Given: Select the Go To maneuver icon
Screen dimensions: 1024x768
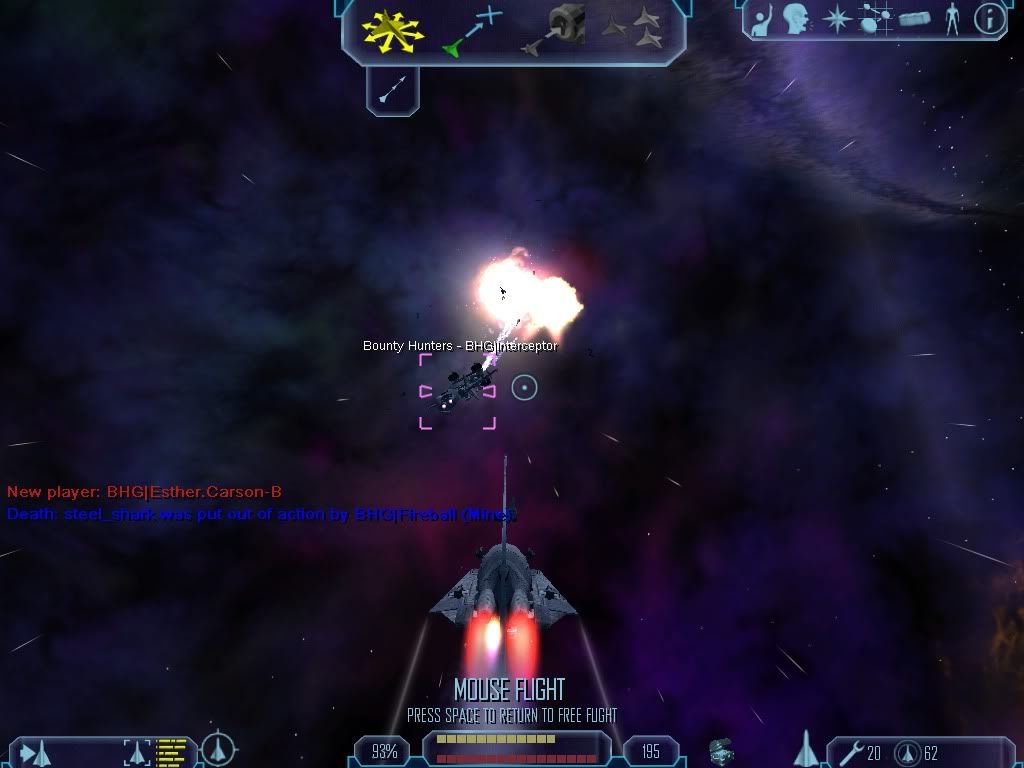Looking at the screenshot, I should pos(470,30).
